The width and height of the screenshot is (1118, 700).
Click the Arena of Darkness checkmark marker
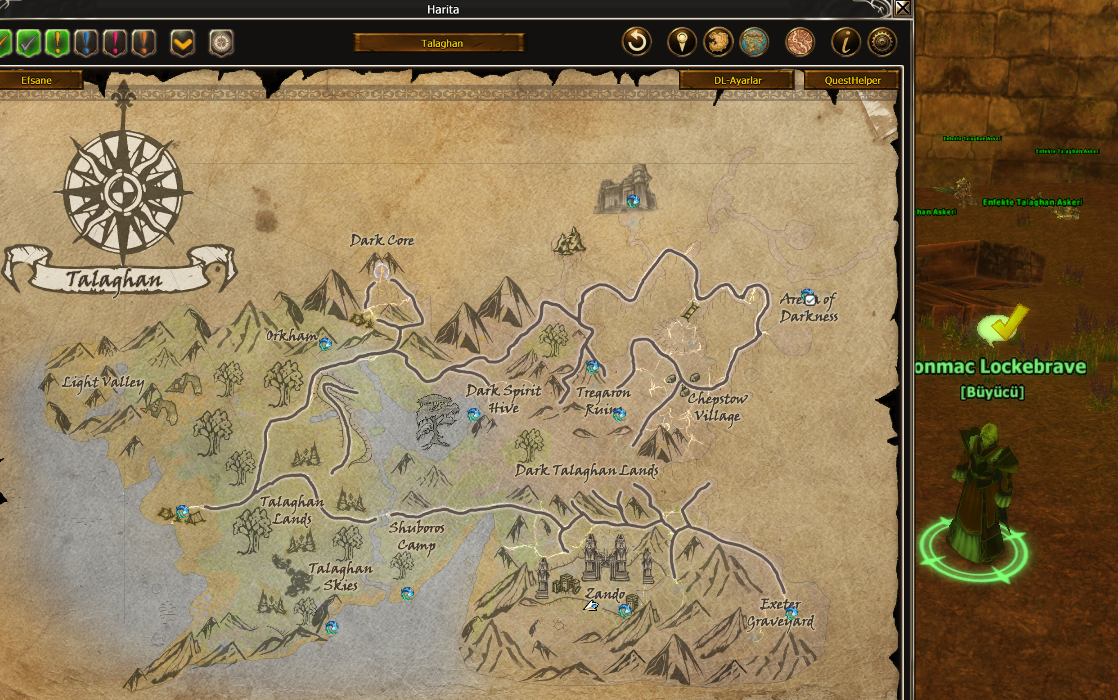pos(809,298)
